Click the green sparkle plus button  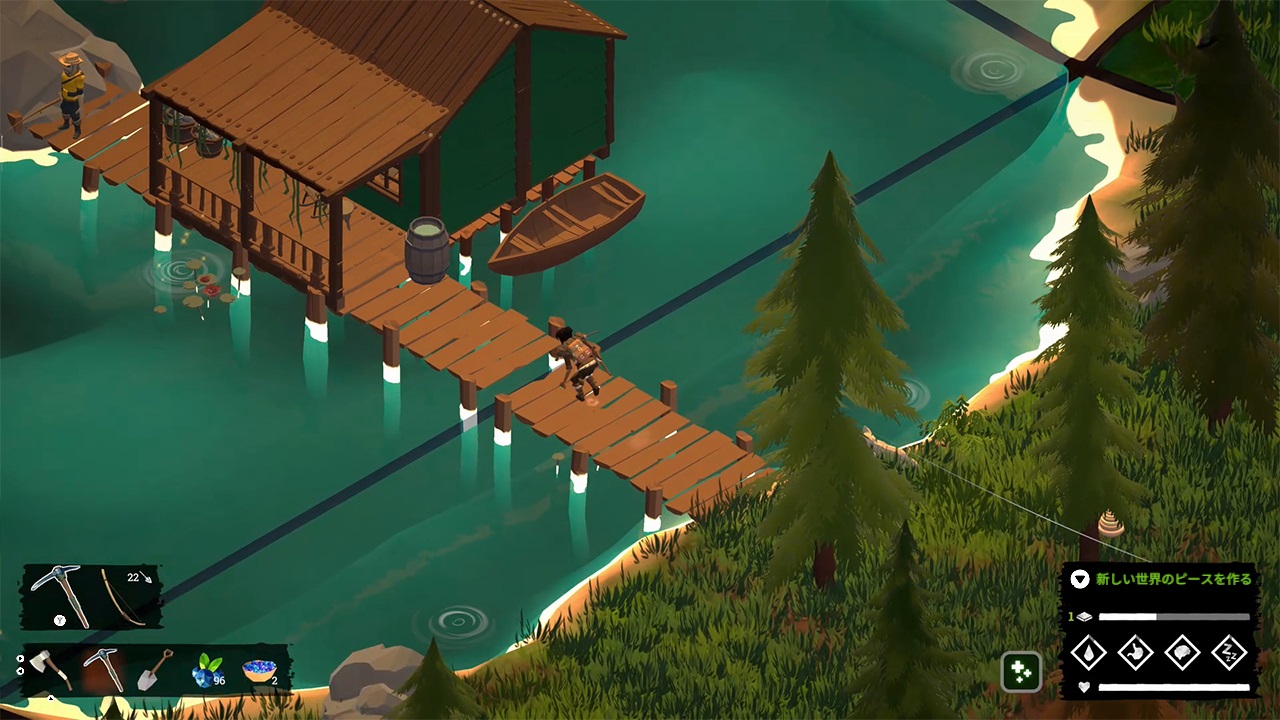(x=1021, y=672)
